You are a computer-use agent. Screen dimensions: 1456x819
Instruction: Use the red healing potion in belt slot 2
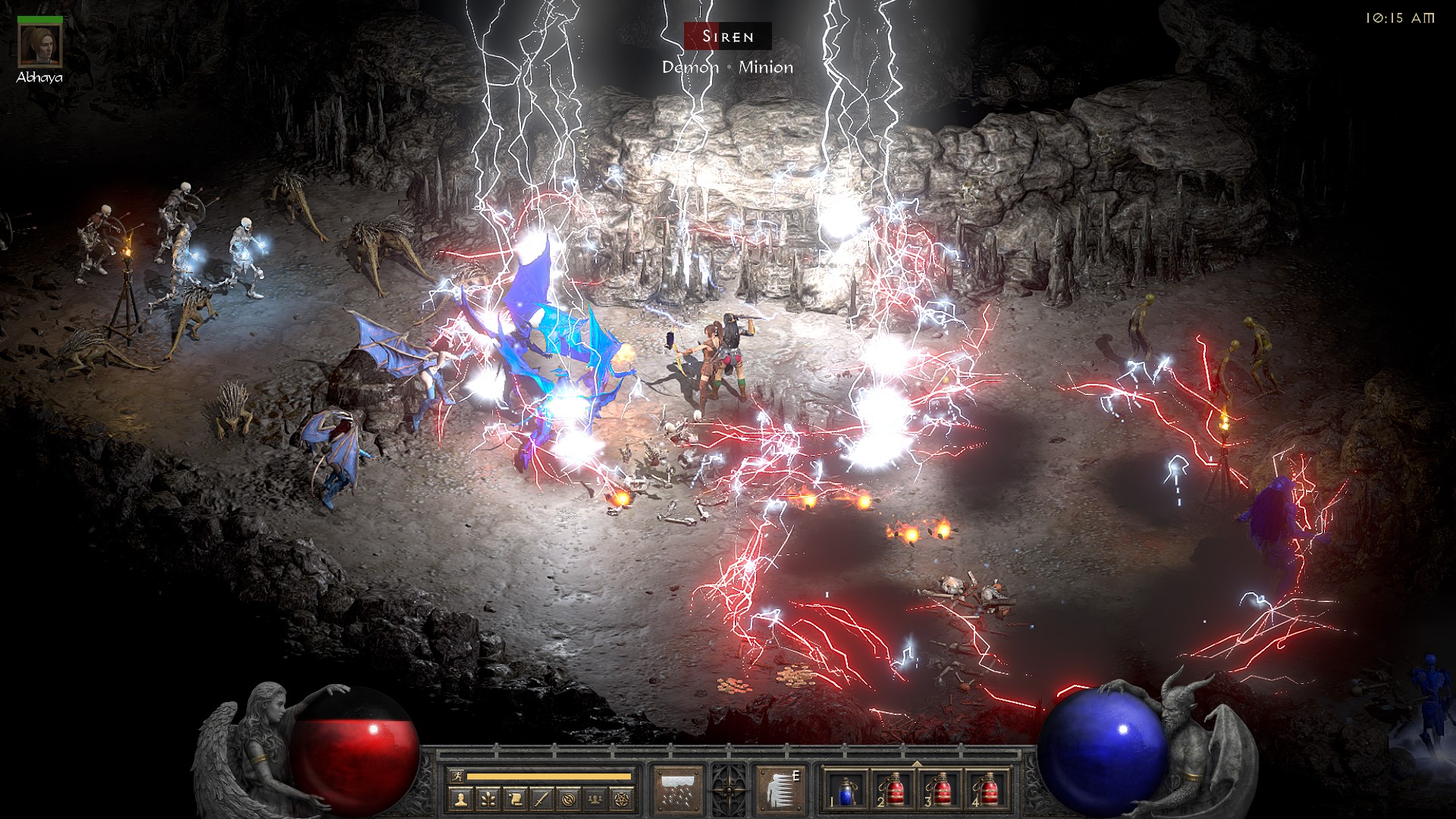[x=893, y=789]
